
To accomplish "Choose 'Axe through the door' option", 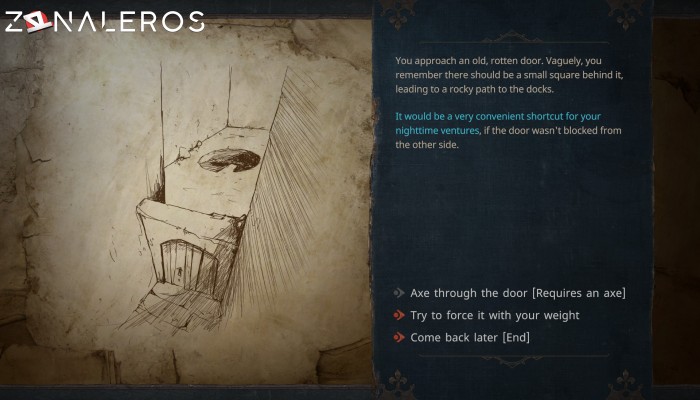I will coord(518,293).
